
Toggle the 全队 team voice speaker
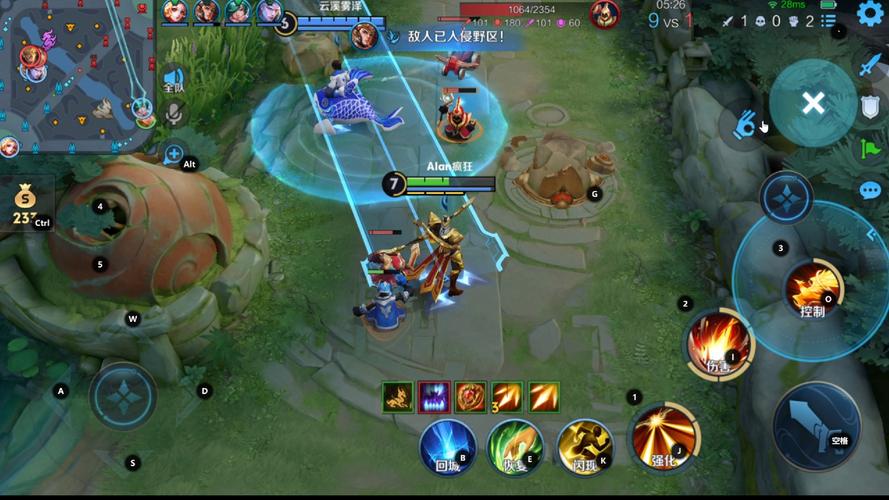(172, 80)
